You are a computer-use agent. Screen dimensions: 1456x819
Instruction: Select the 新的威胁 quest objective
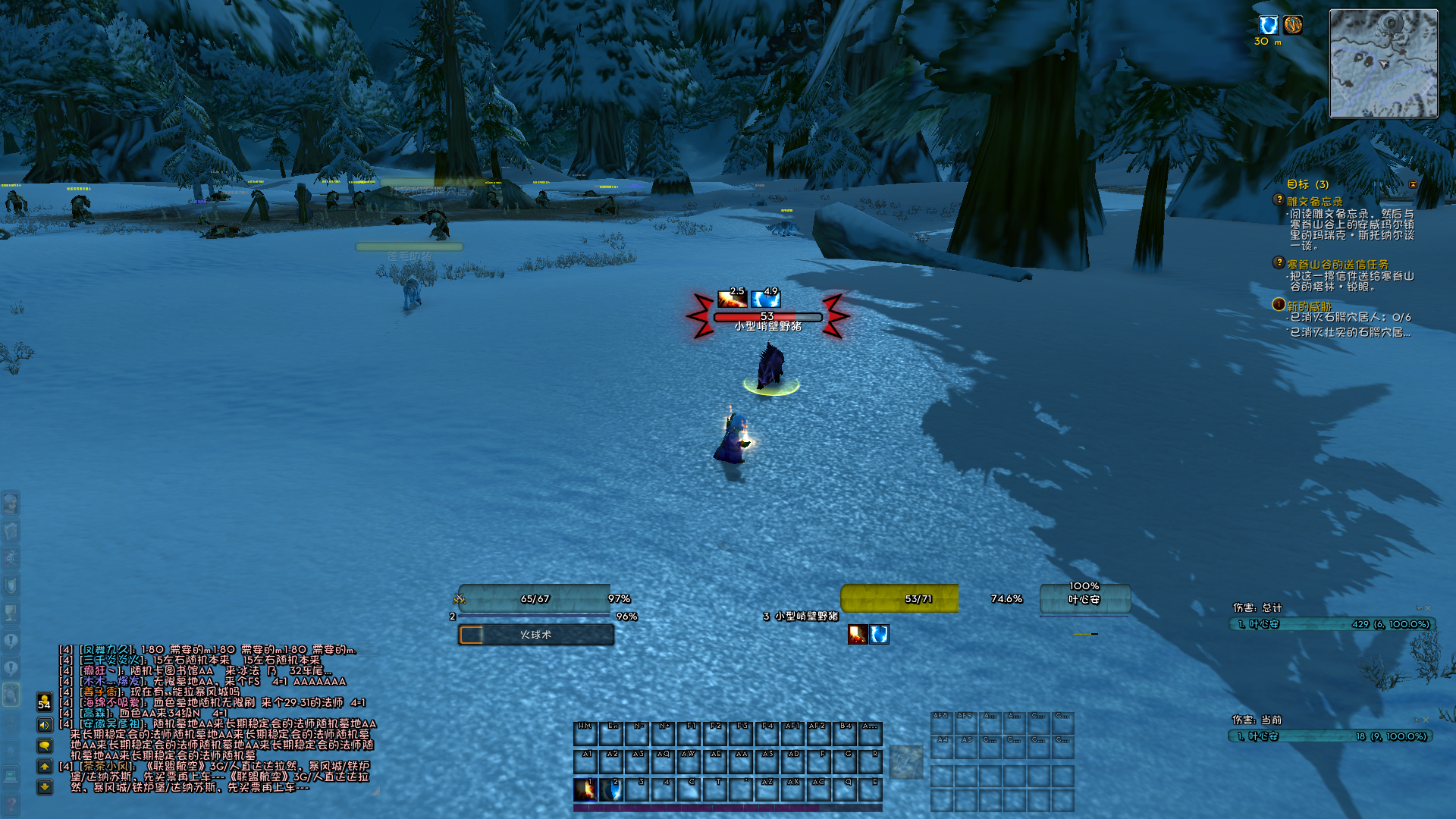(x=1309, y=306)
